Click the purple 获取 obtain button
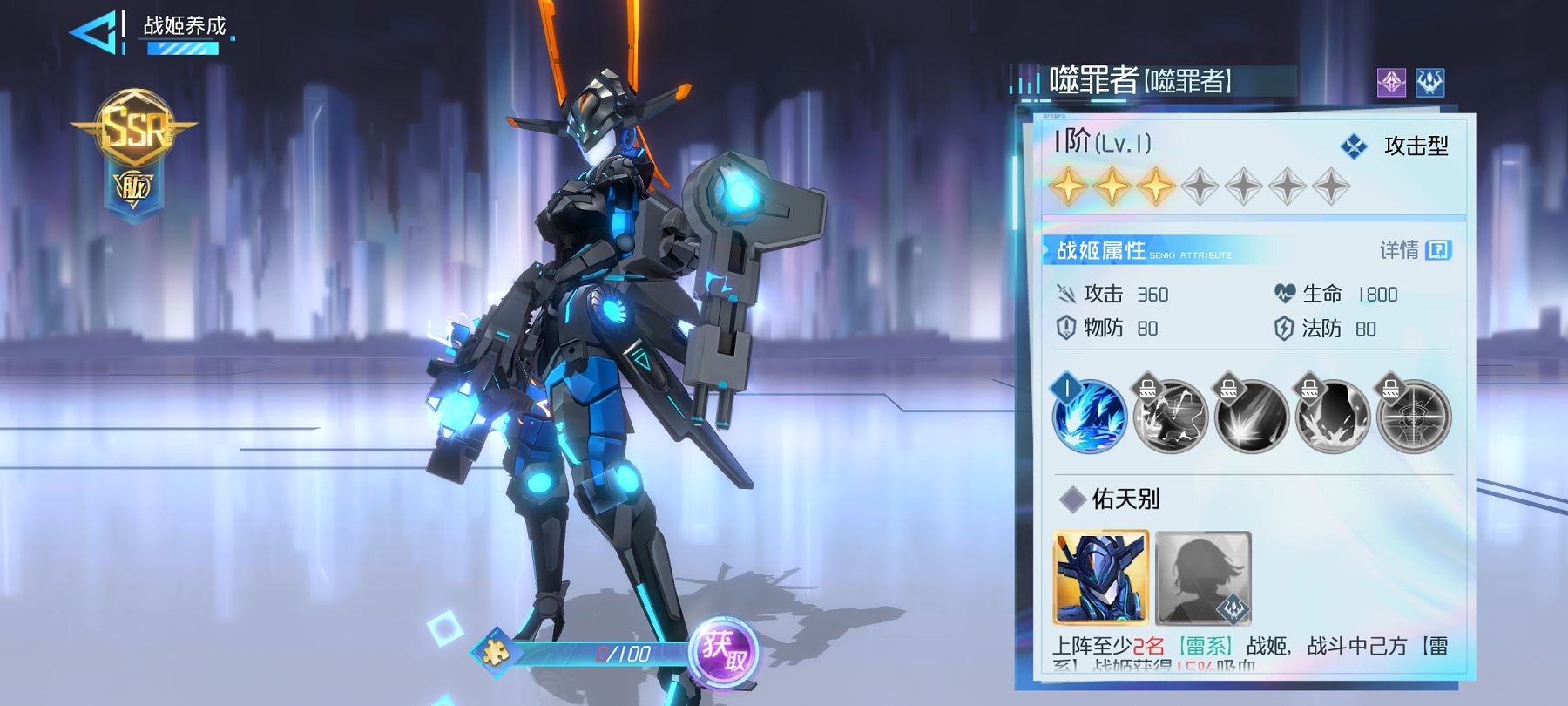Screen dimensions: 1568x706 724,653
